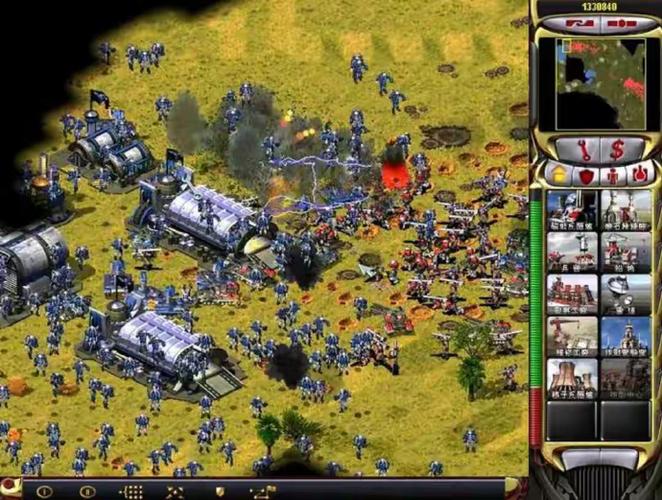Click the team 1 circle button
Viewport: 662px width, 500px height.
pos(44,491)
